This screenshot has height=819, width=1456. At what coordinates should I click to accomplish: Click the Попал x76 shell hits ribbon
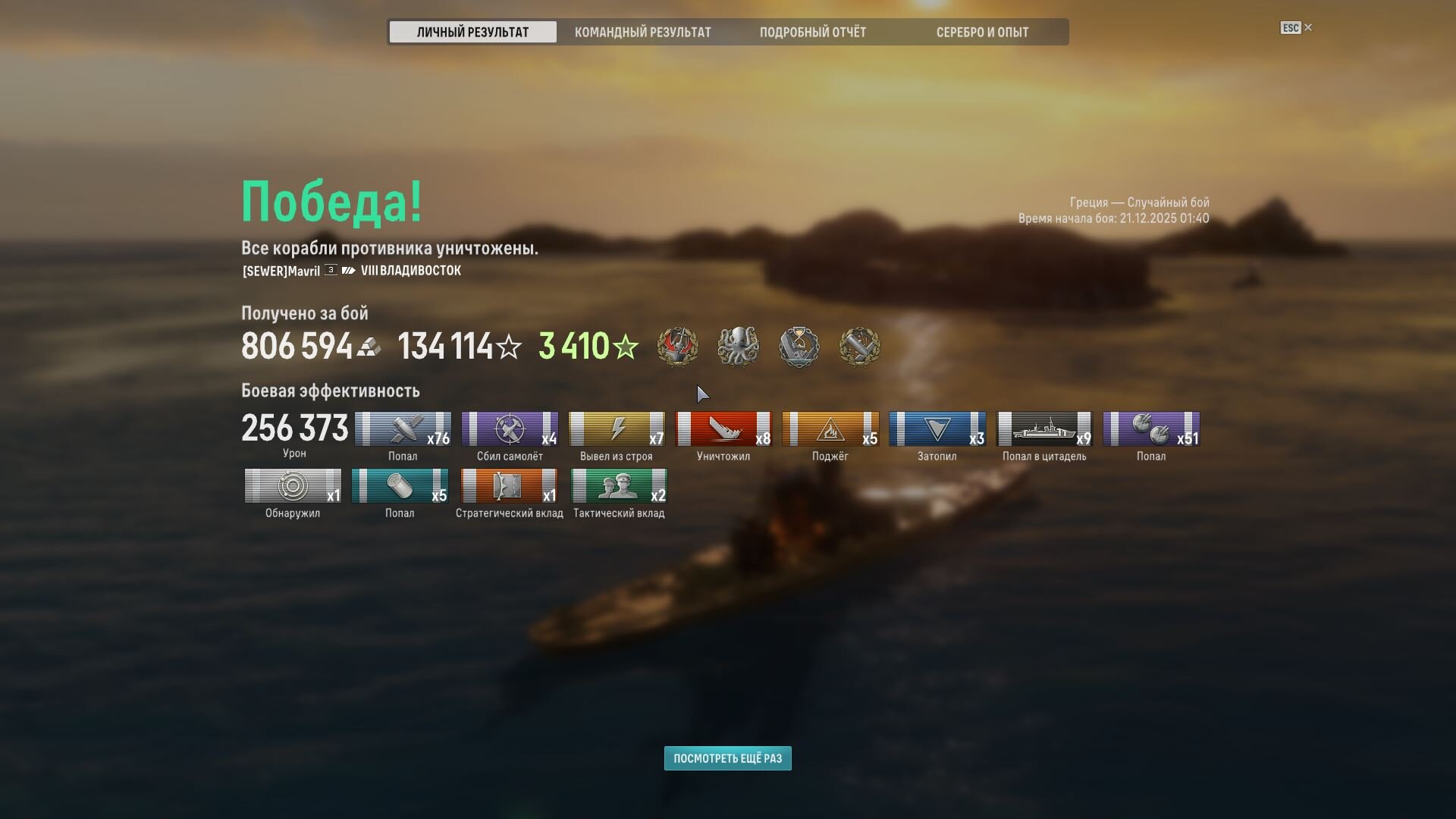[x=403, y=429]
